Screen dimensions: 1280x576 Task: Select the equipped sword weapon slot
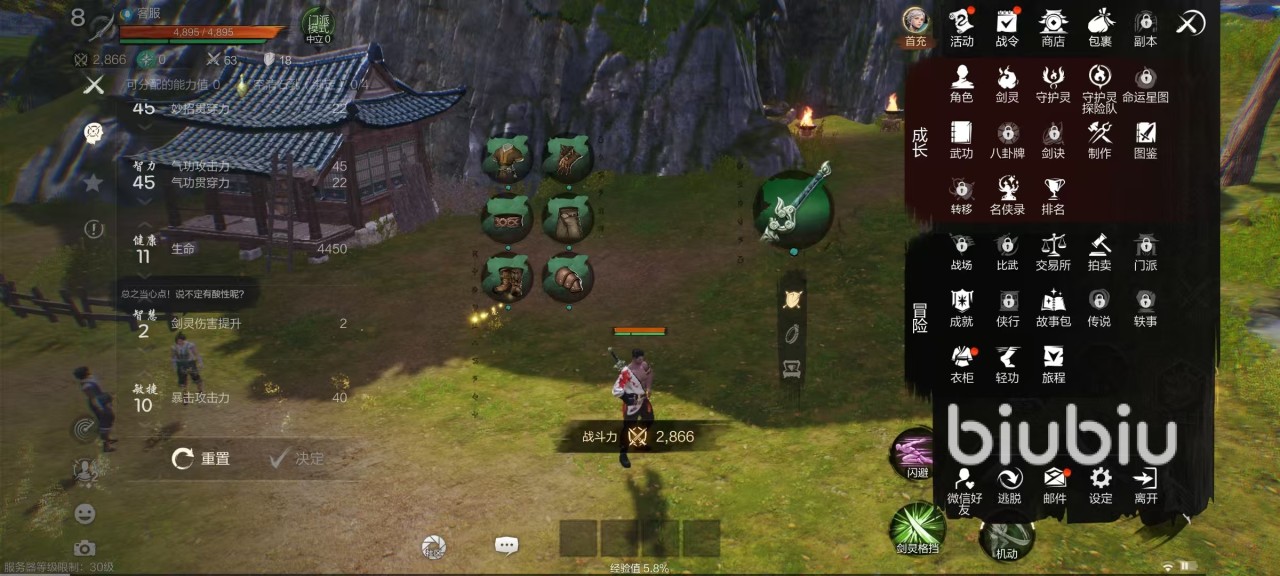coord(793,207)
